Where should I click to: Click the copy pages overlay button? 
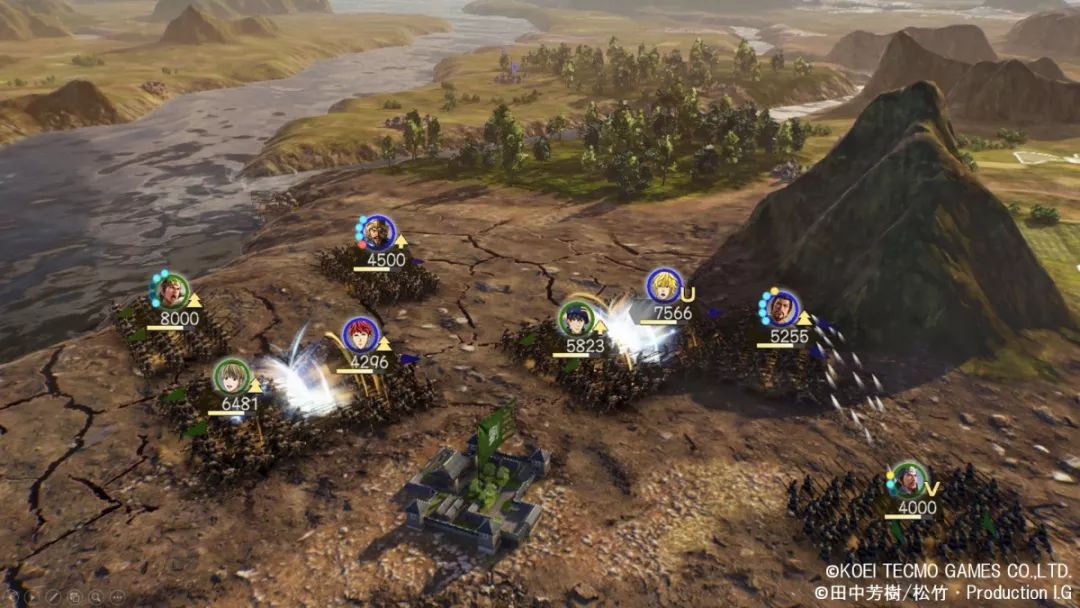click(75, 597)
